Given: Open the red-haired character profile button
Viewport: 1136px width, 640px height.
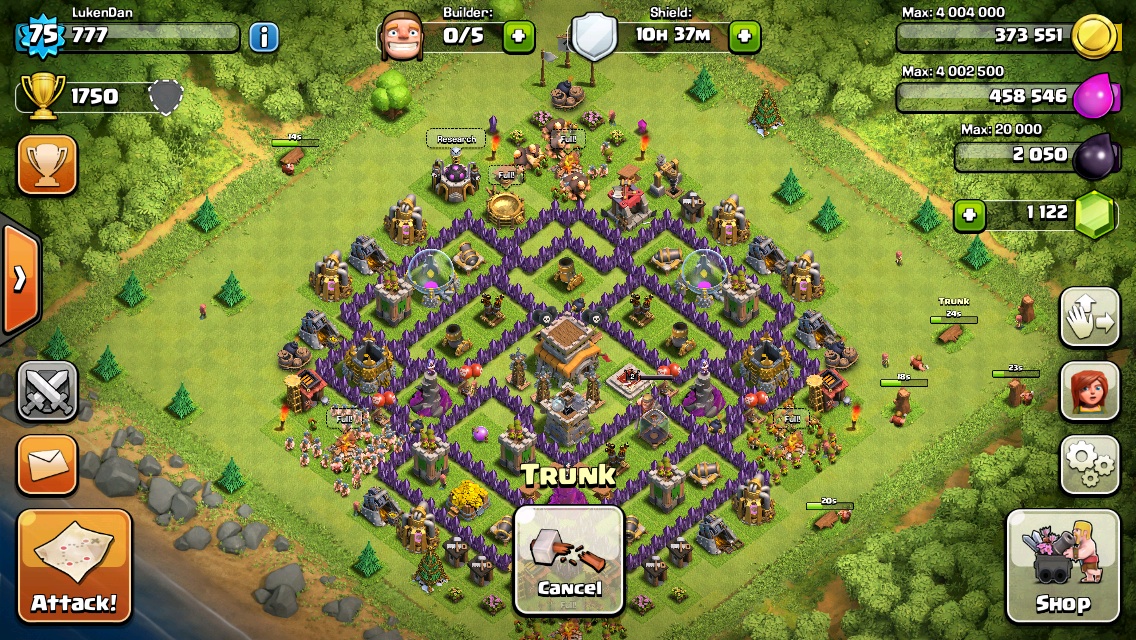Looking at the screenshot, I should (1089, 391).
